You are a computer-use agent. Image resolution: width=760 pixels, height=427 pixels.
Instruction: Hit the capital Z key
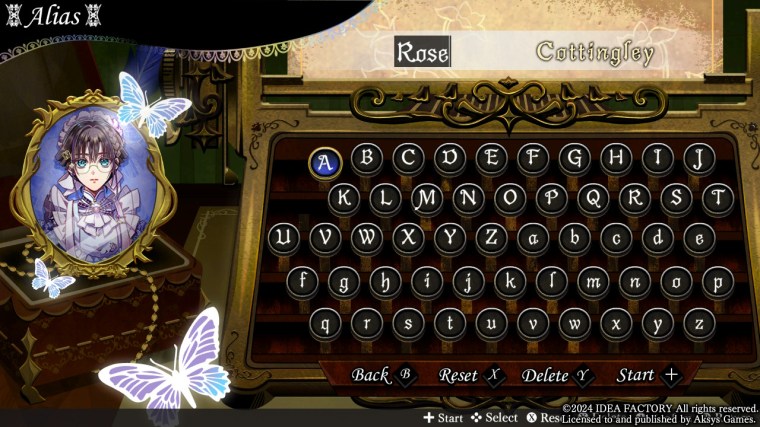point(491,238)
